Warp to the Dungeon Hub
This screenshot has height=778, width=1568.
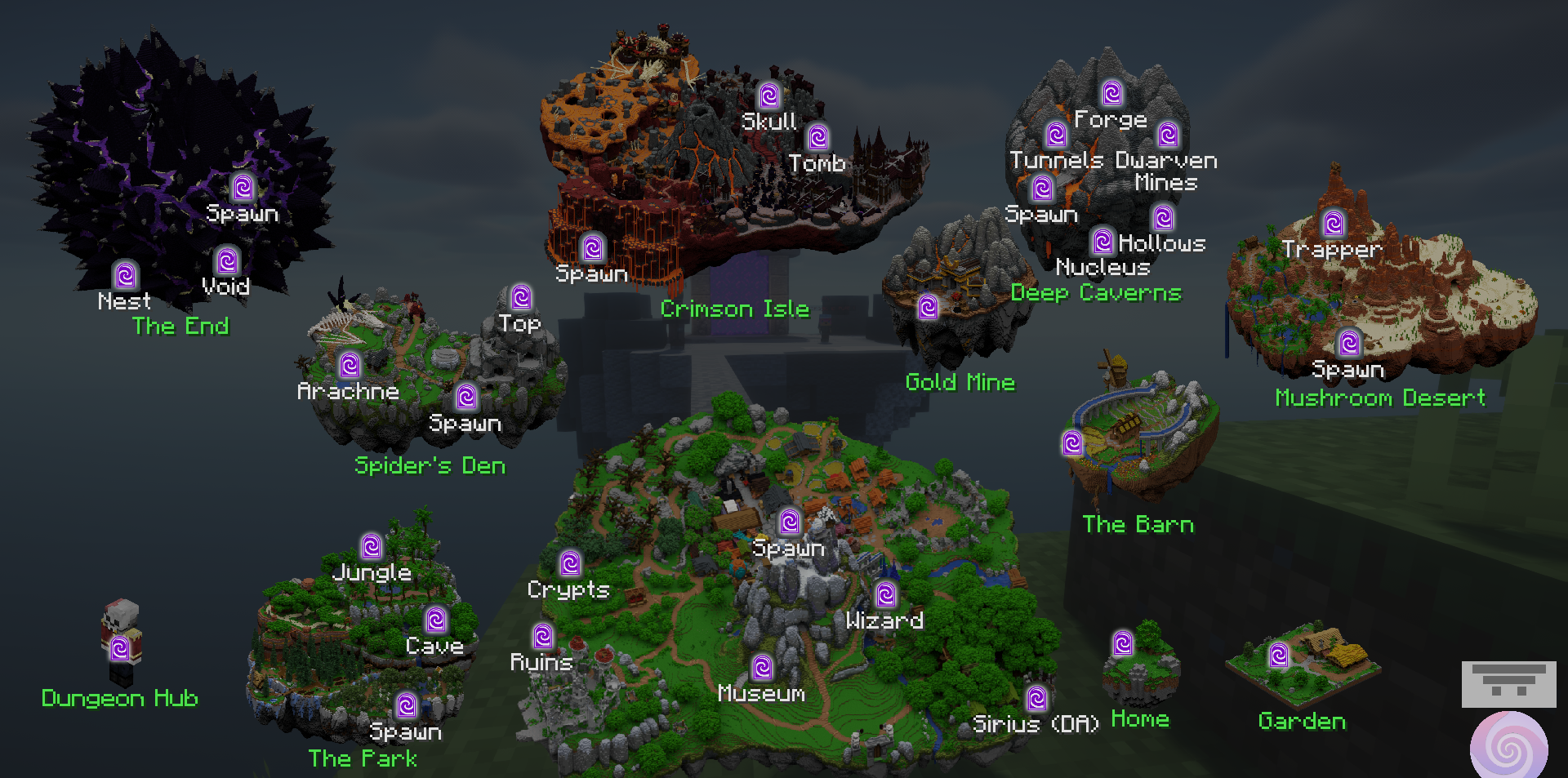coord(120,648)
